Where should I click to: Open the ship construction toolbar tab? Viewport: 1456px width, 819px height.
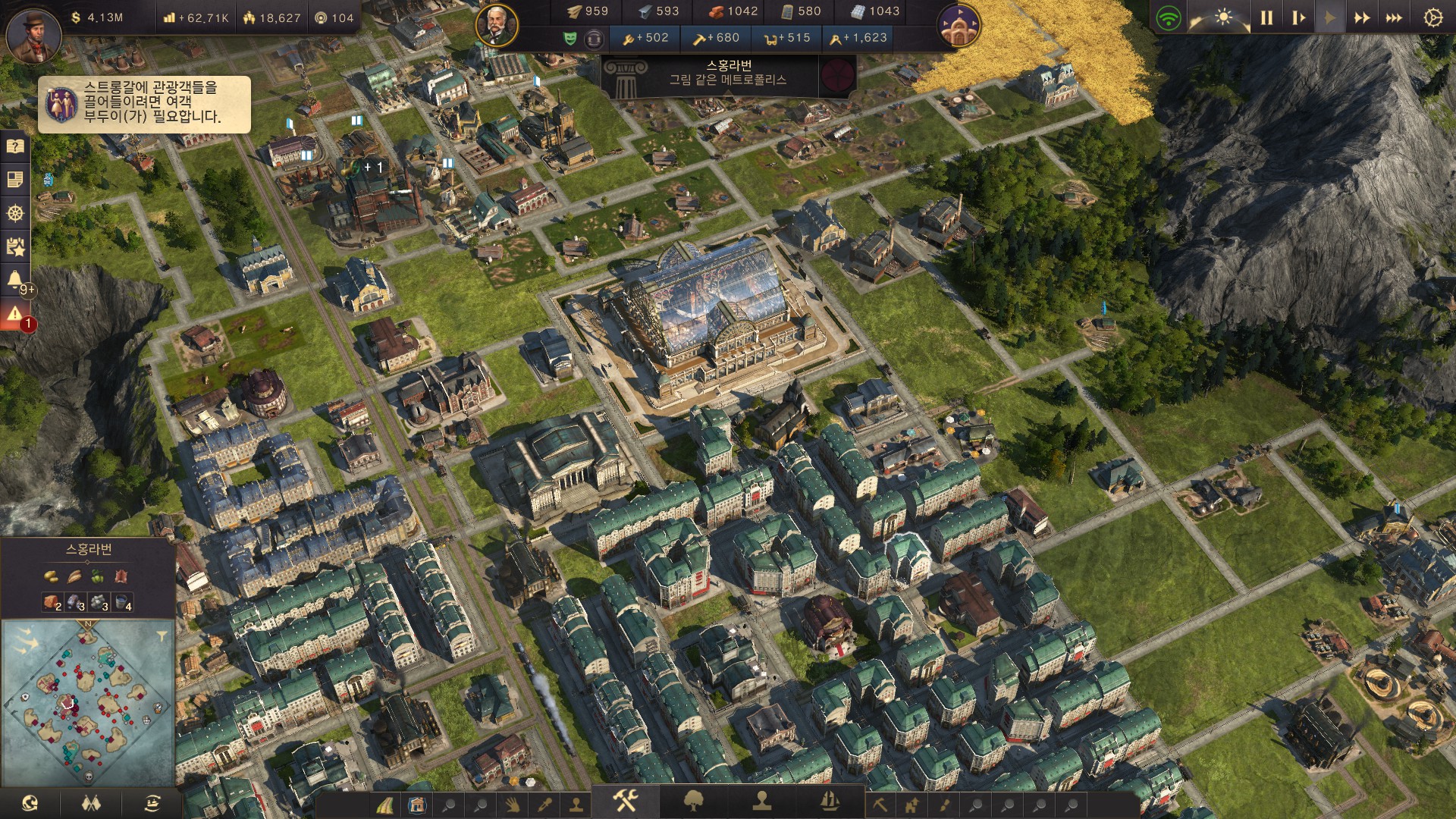830,800
